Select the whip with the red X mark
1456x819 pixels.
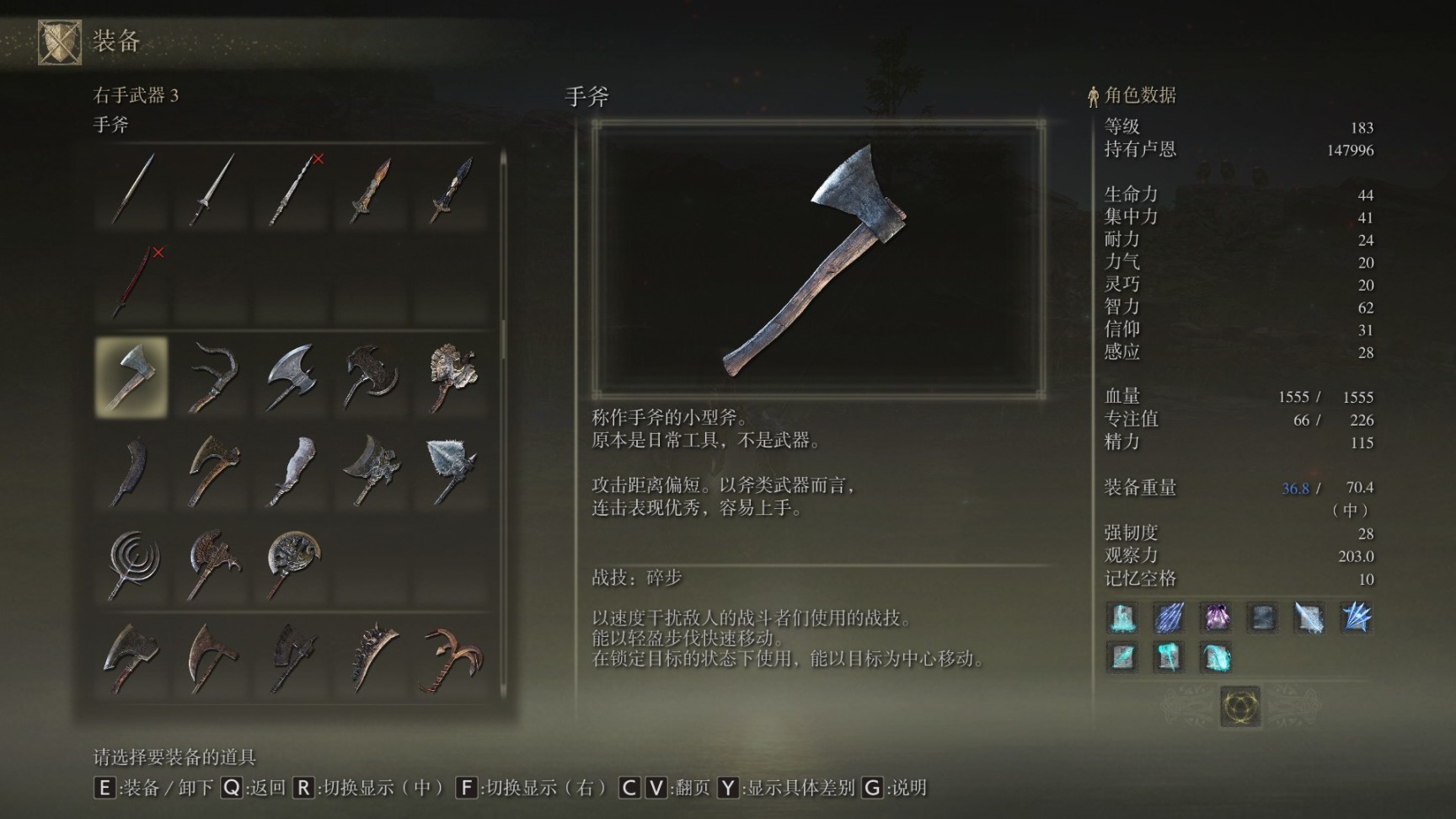131,282
